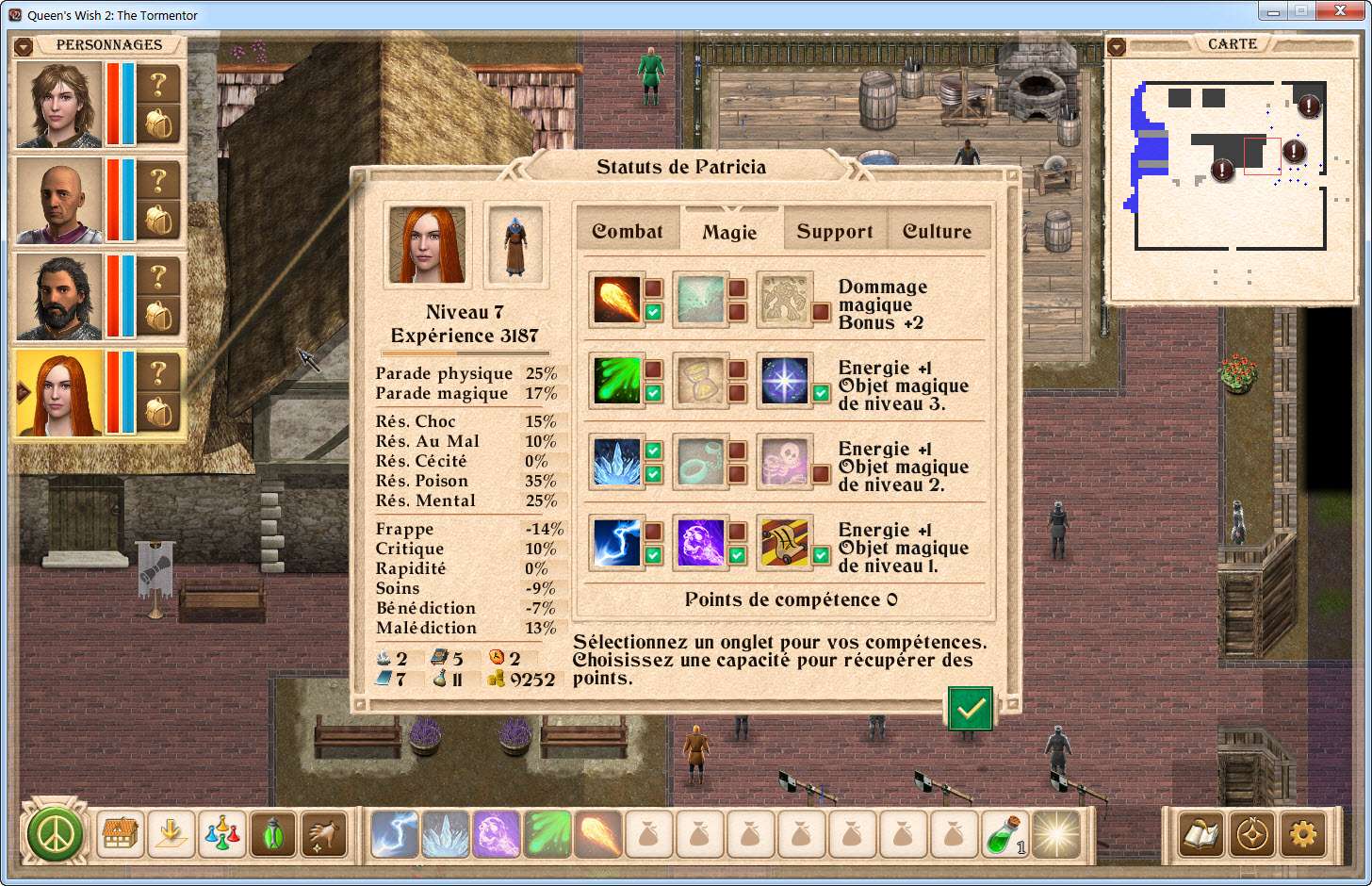Choose the fireball skill in the status panel
The width and height of the screenshot is (1372, 886).
(617, 299)
